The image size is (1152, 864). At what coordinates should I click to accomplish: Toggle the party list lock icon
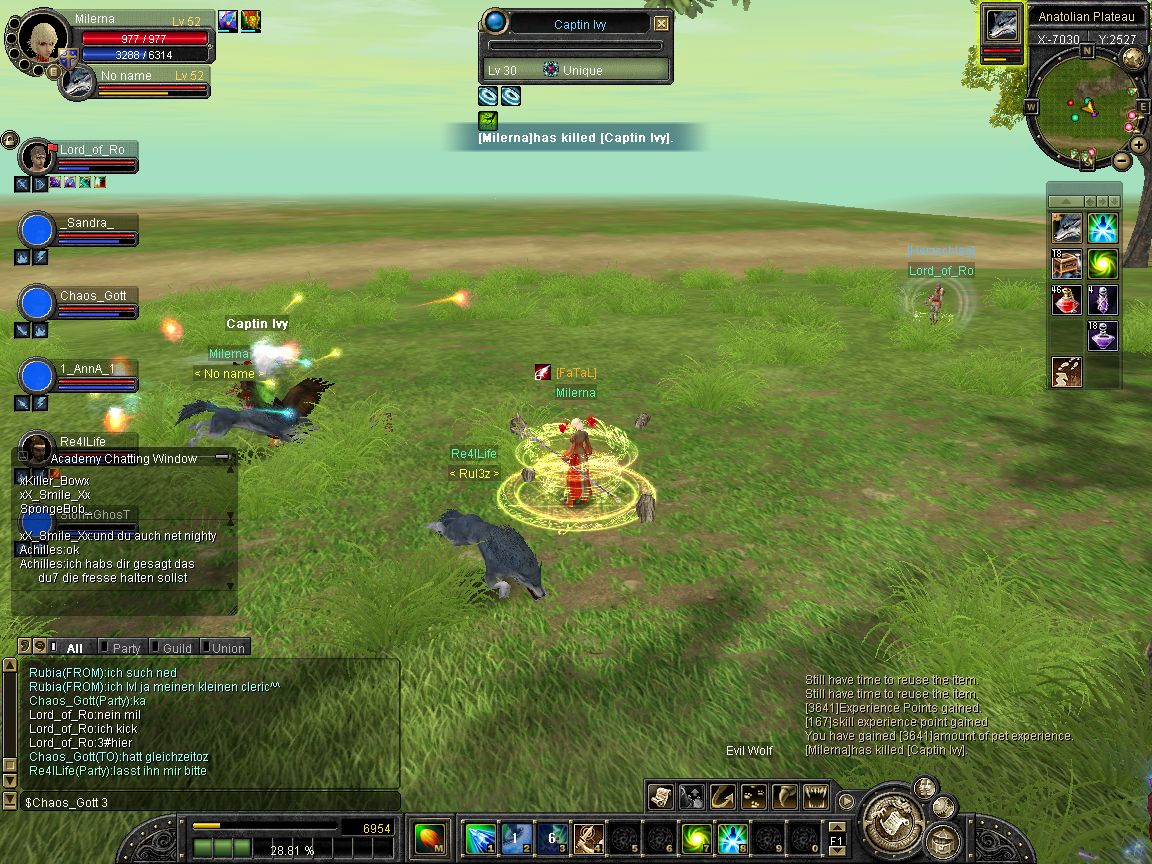(x=9, y=138)
